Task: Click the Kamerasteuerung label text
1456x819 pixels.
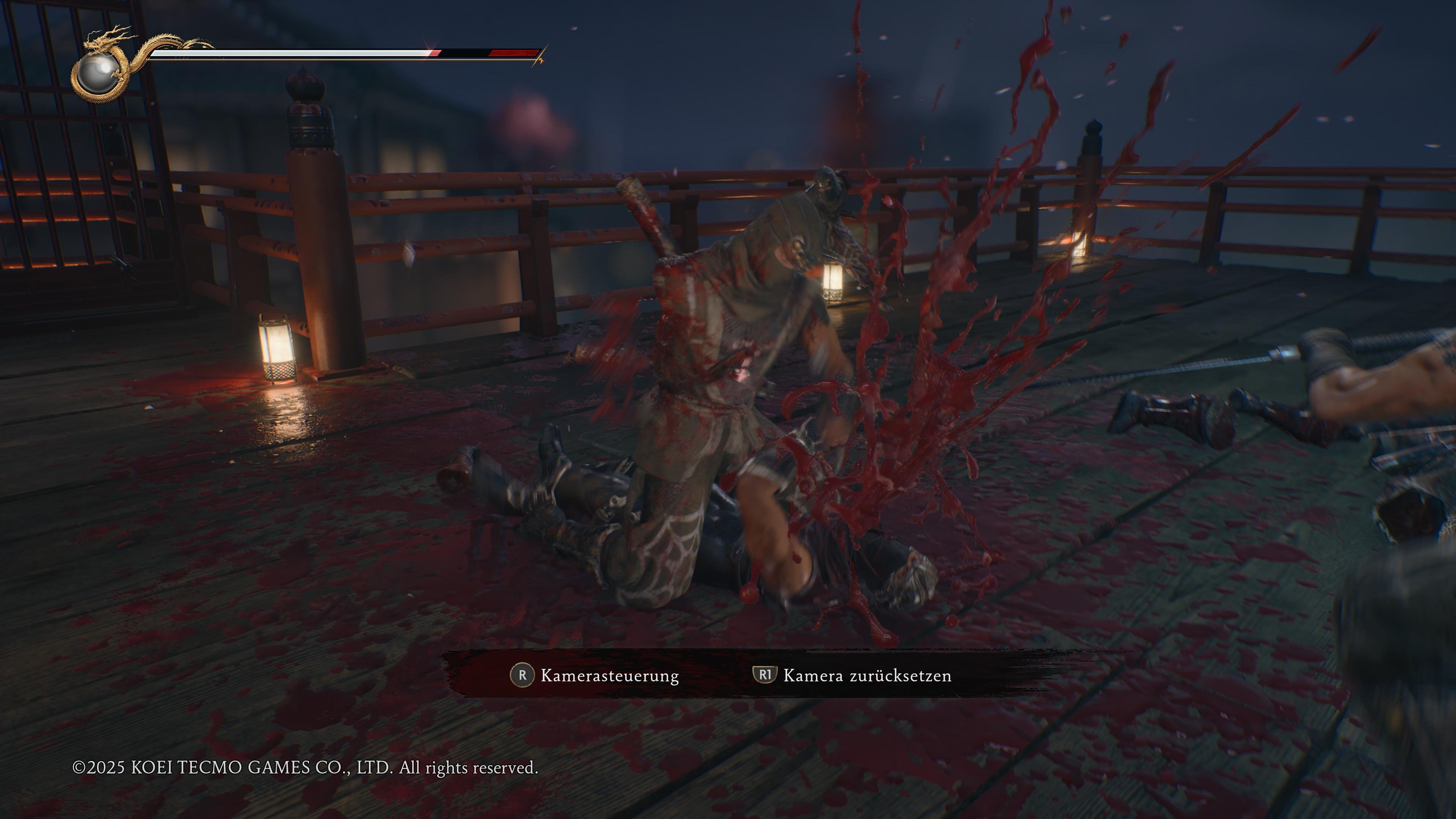Action: coord(609,675)
